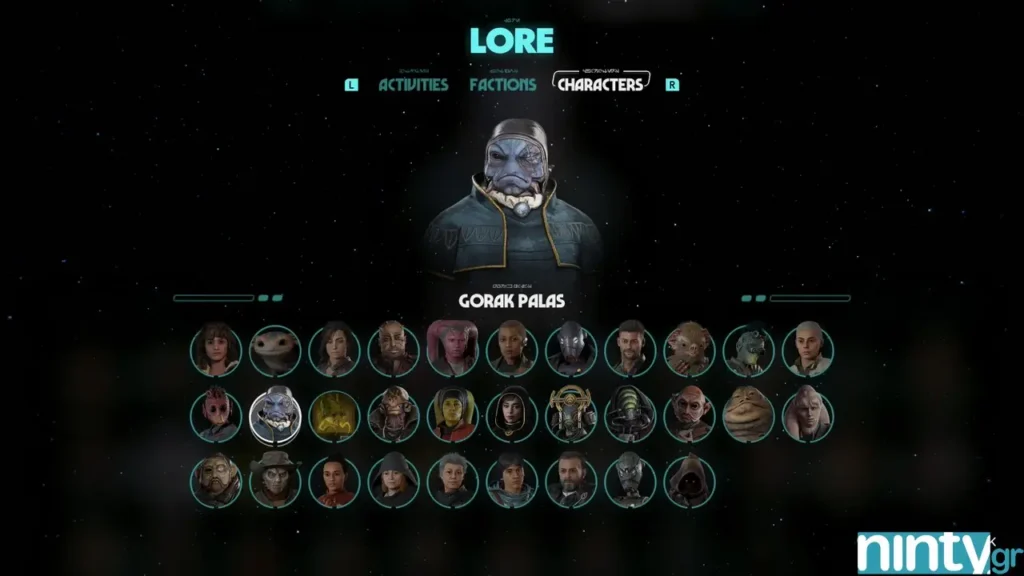1024x576 pixels.
Task: Select the green-skinned woman with striped headdress
Action: point(453,414)
